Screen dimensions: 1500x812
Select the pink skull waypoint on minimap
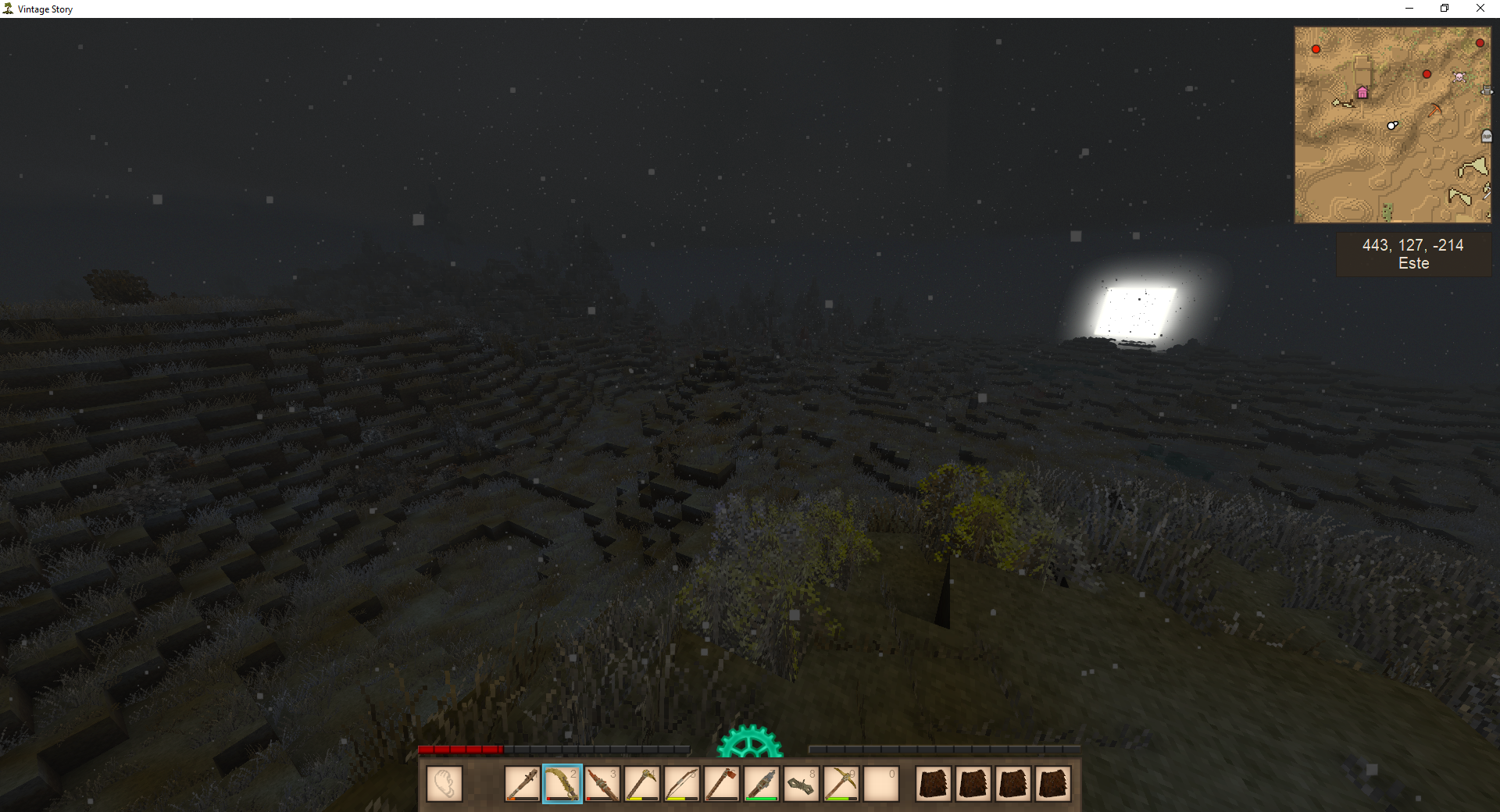[x=1459, y=77]
